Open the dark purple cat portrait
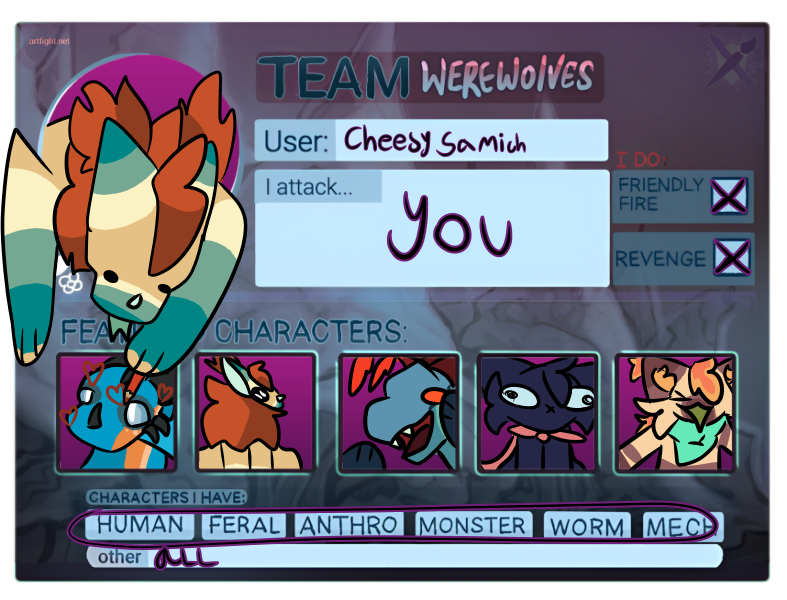787x600 pixels. [537, 412]
